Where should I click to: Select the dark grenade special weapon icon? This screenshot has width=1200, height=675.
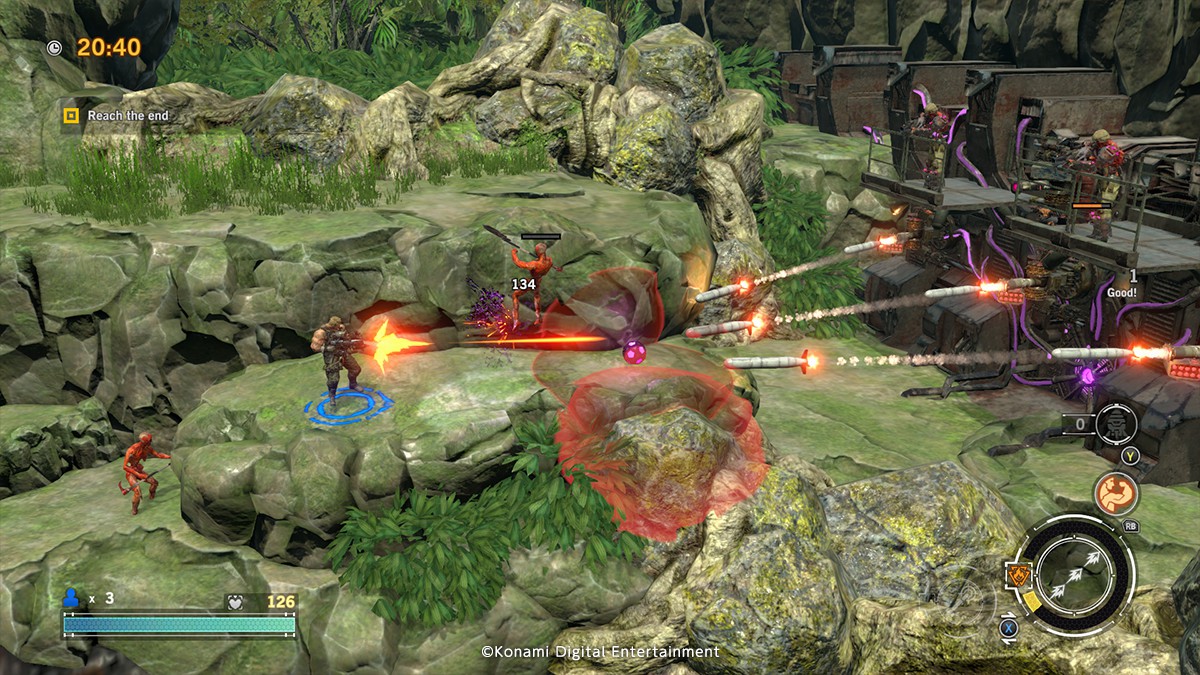point(1115,424)
